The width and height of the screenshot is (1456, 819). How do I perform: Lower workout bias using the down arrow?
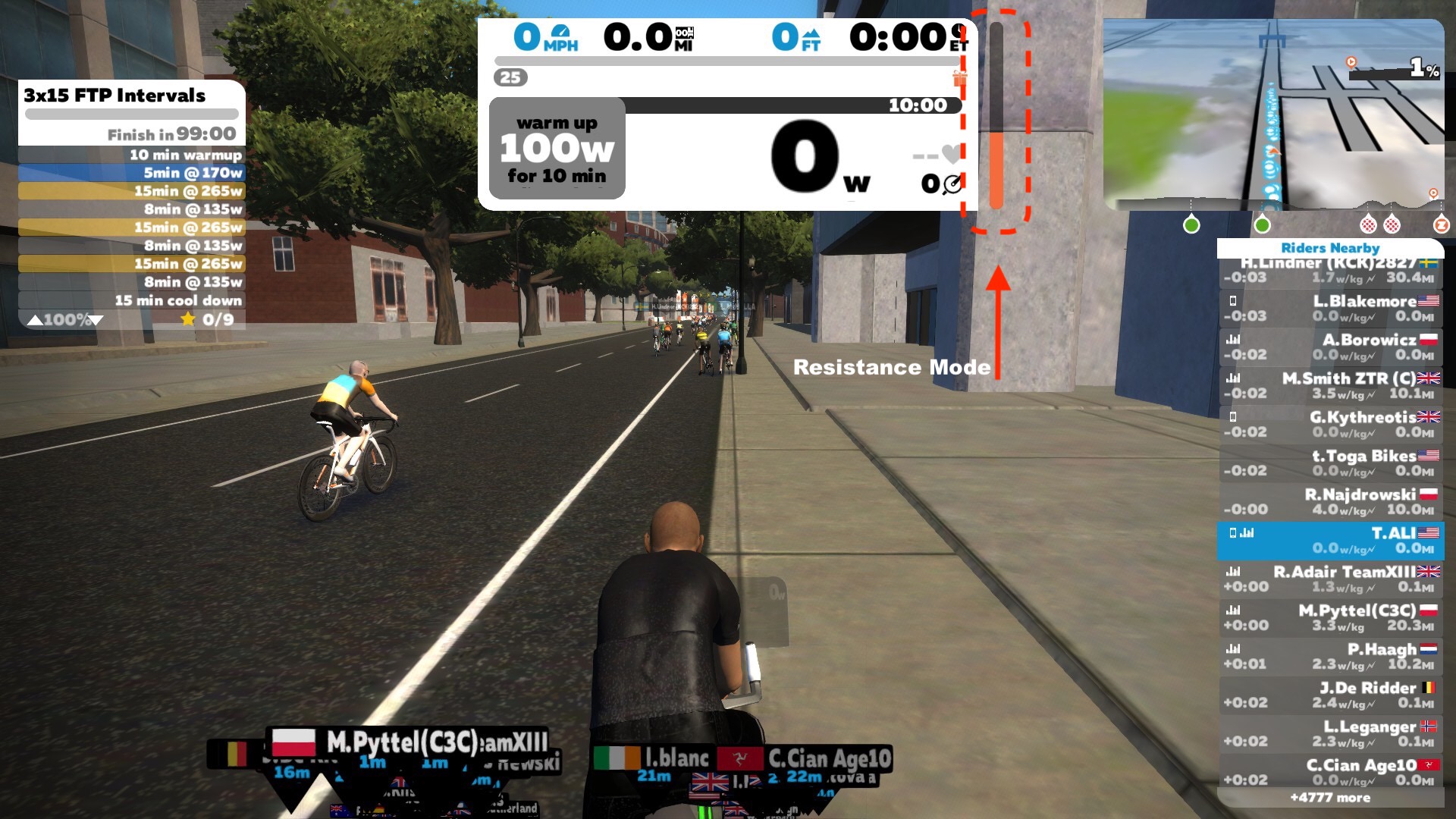pyautogui.click(x=97, y=320)
